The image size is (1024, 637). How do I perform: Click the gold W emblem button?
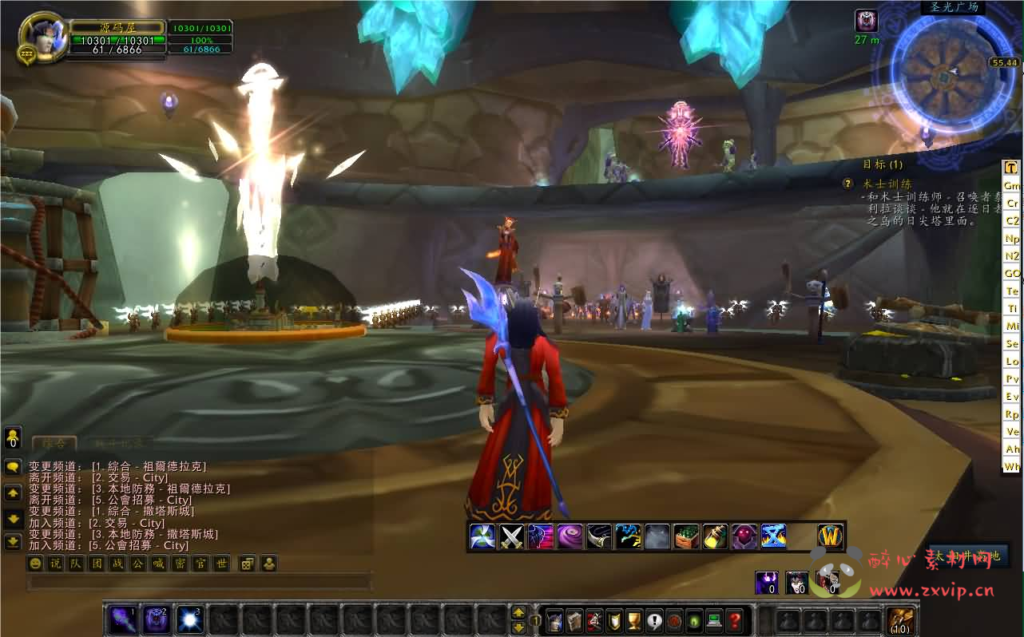coord(831,537)
